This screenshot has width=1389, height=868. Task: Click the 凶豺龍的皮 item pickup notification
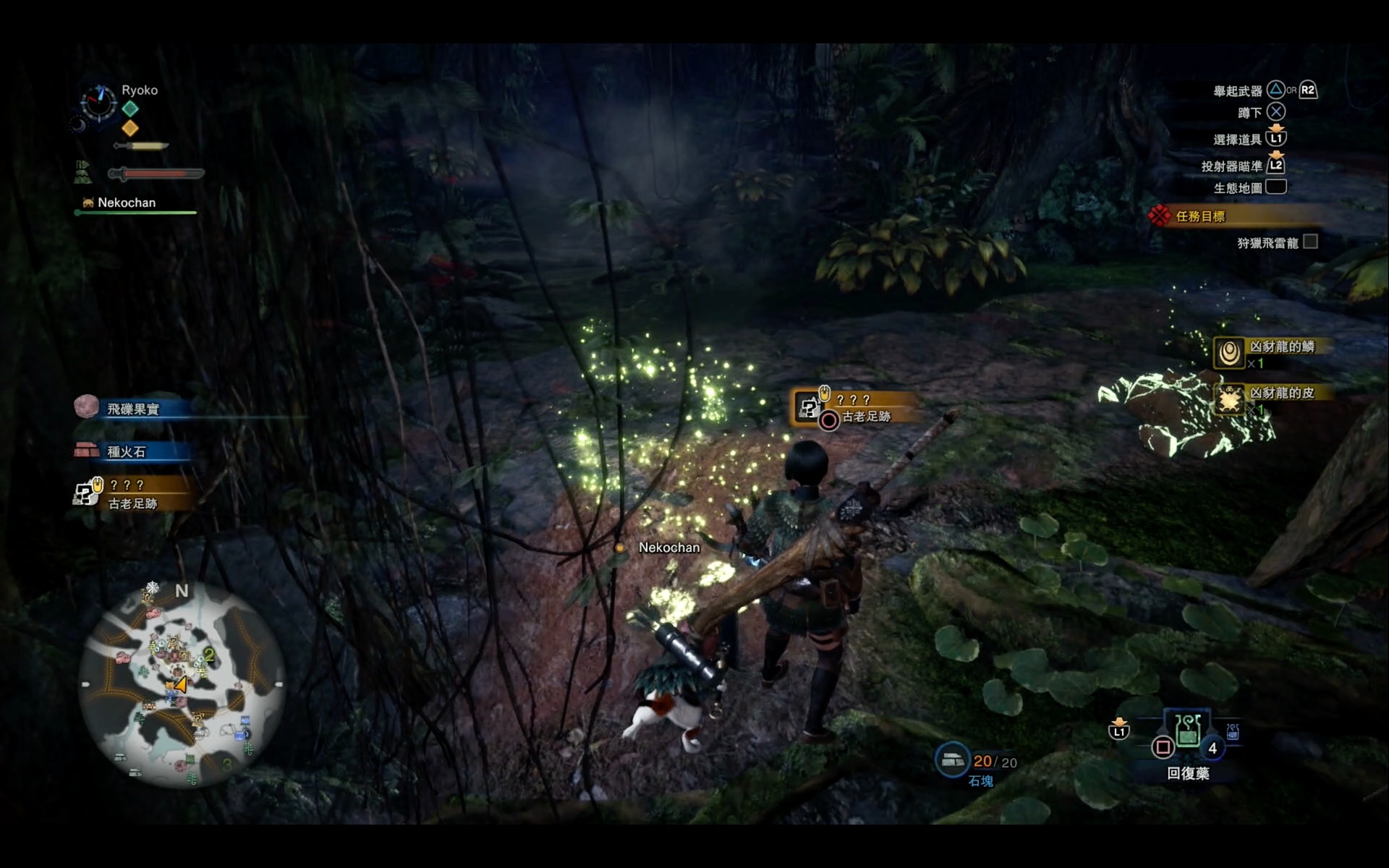point(1281,393)
